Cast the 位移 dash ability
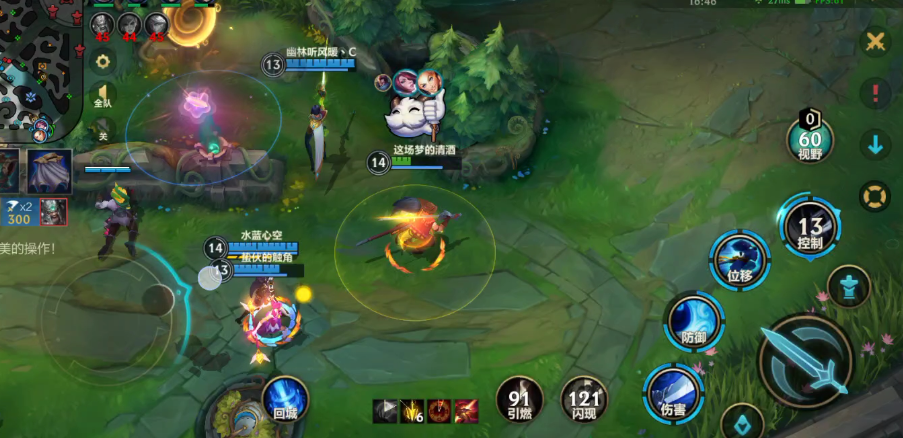 point(740,260)
